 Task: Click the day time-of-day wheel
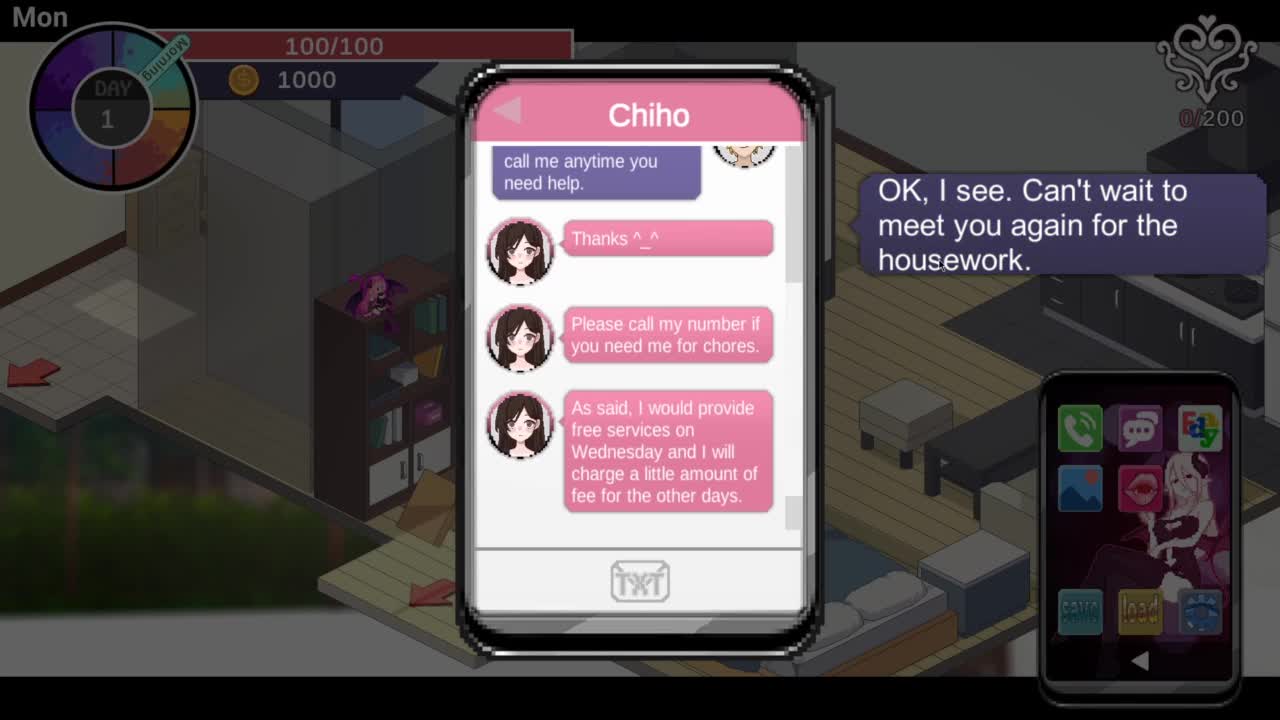[x=112, y=107]
